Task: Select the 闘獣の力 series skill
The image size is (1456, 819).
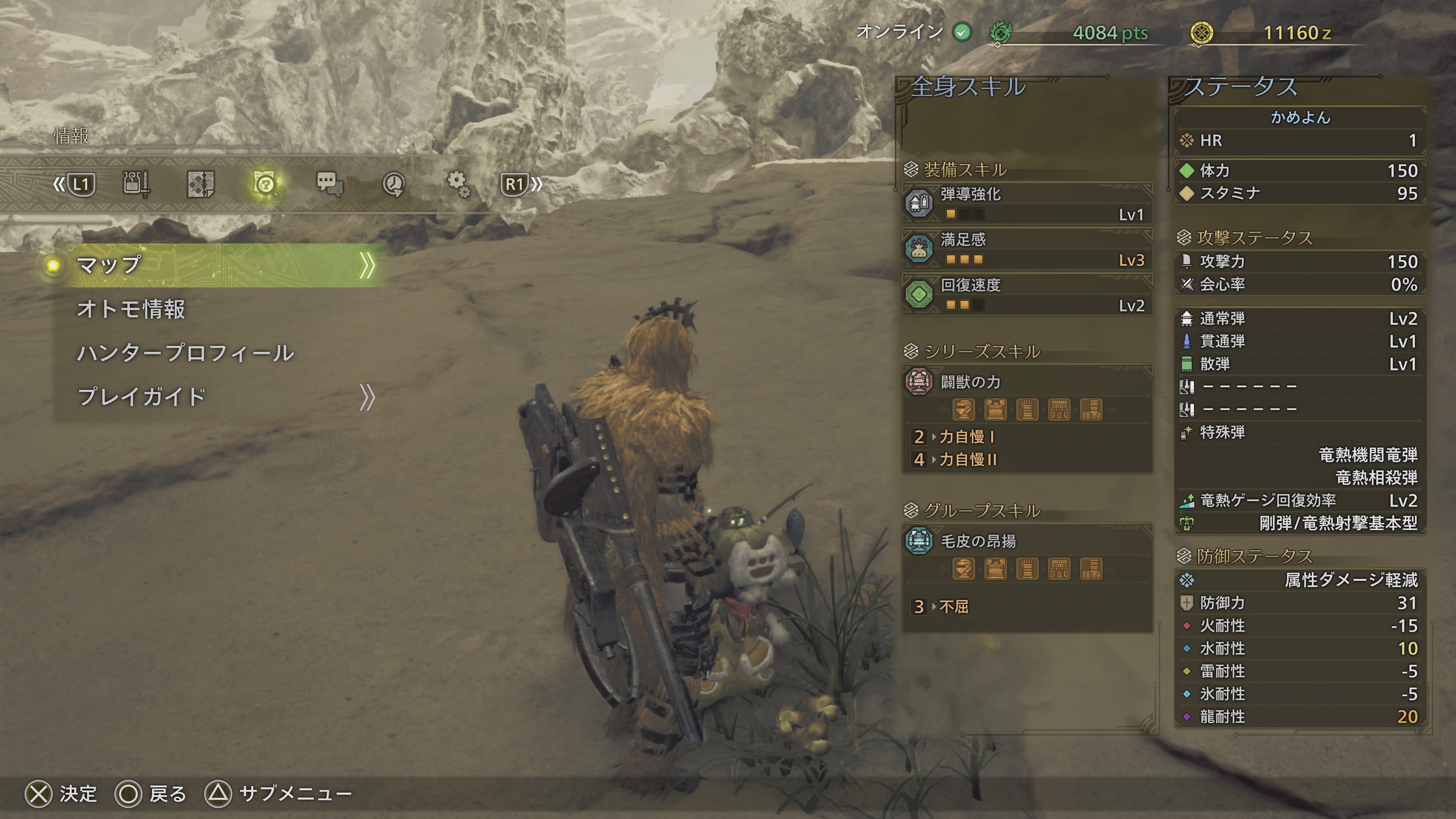Action: click(1026, 382)
